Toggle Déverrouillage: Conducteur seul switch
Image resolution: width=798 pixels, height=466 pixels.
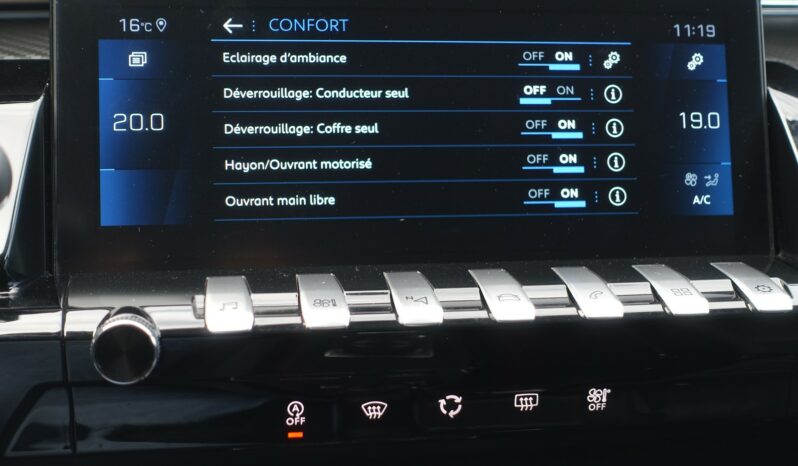tap(551, 93)
